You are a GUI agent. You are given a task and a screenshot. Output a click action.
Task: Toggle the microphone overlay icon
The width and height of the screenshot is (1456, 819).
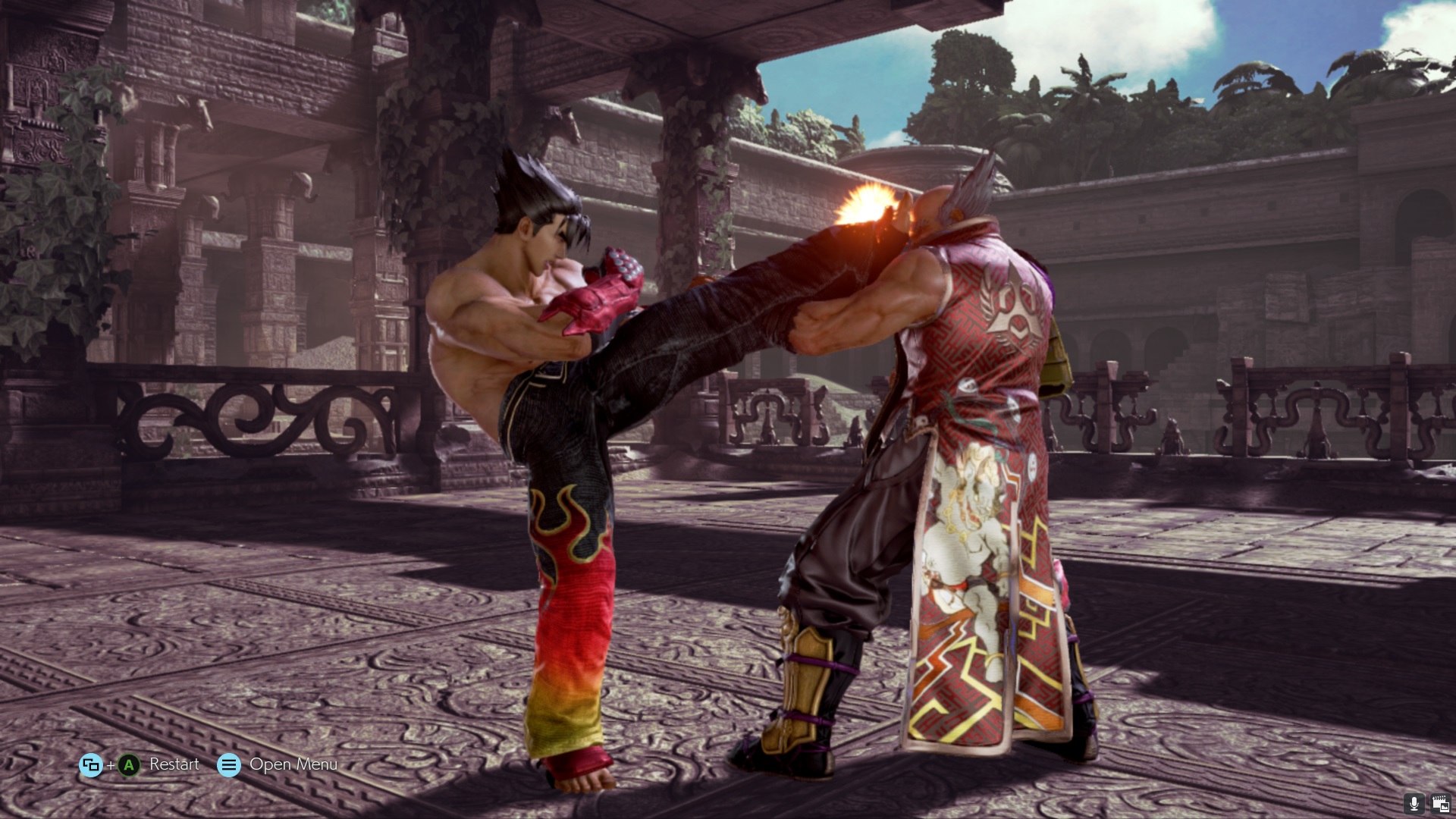[1414, 803]
